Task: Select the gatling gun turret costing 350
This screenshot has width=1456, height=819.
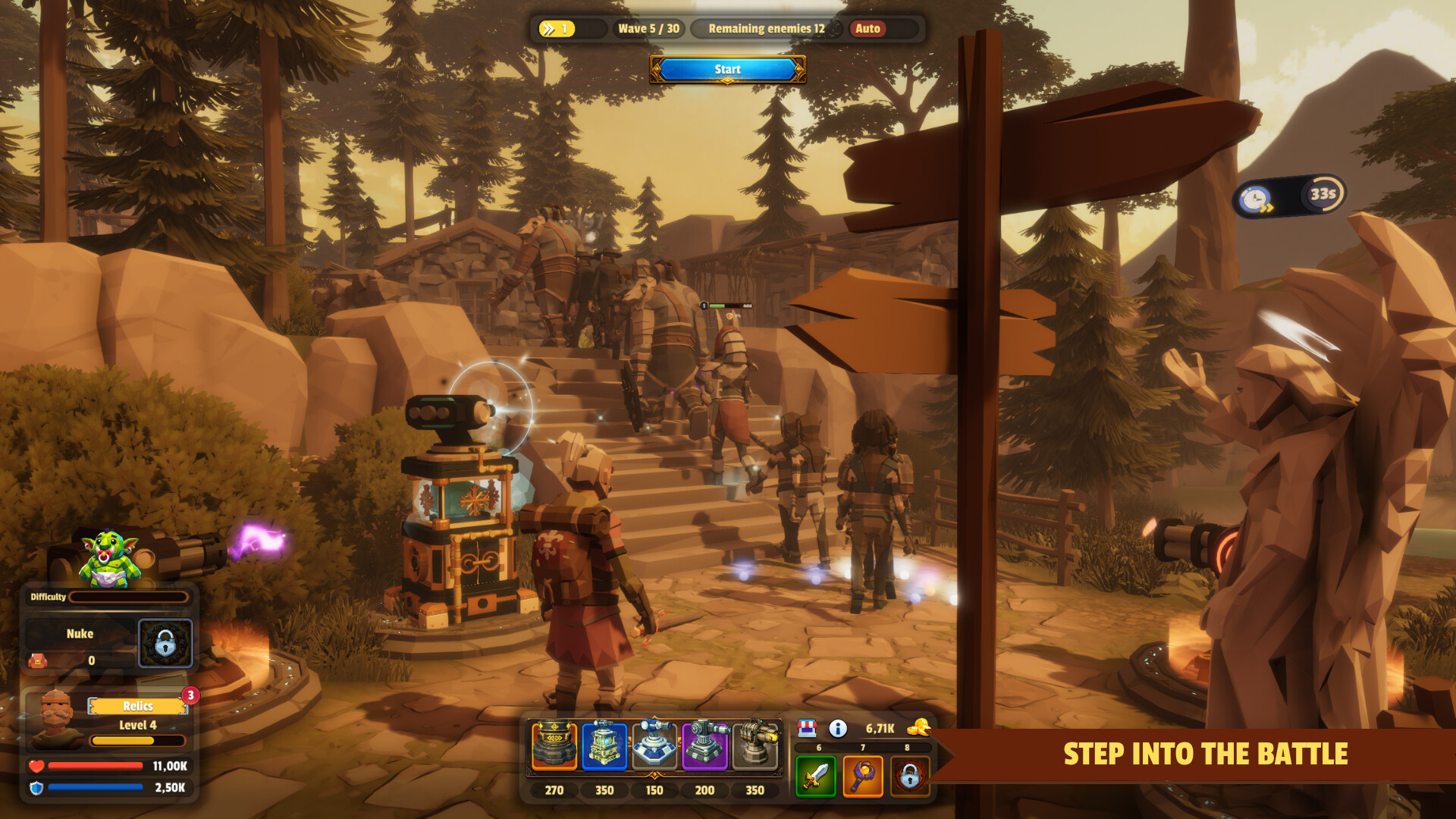Action: tap(755, 745)
